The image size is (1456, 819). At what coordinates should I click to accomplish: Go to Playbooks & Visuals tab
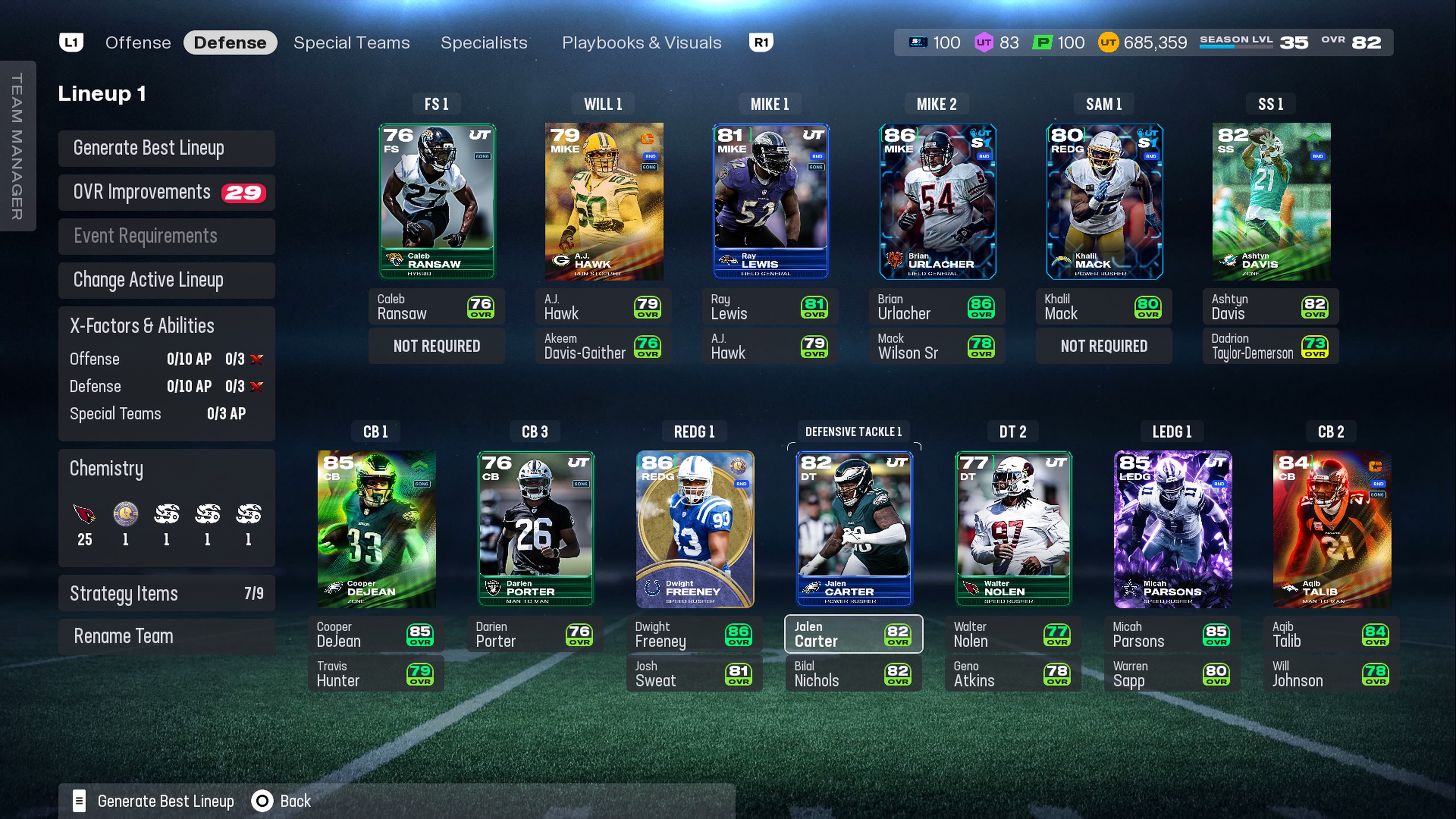[x=641, y=42]
